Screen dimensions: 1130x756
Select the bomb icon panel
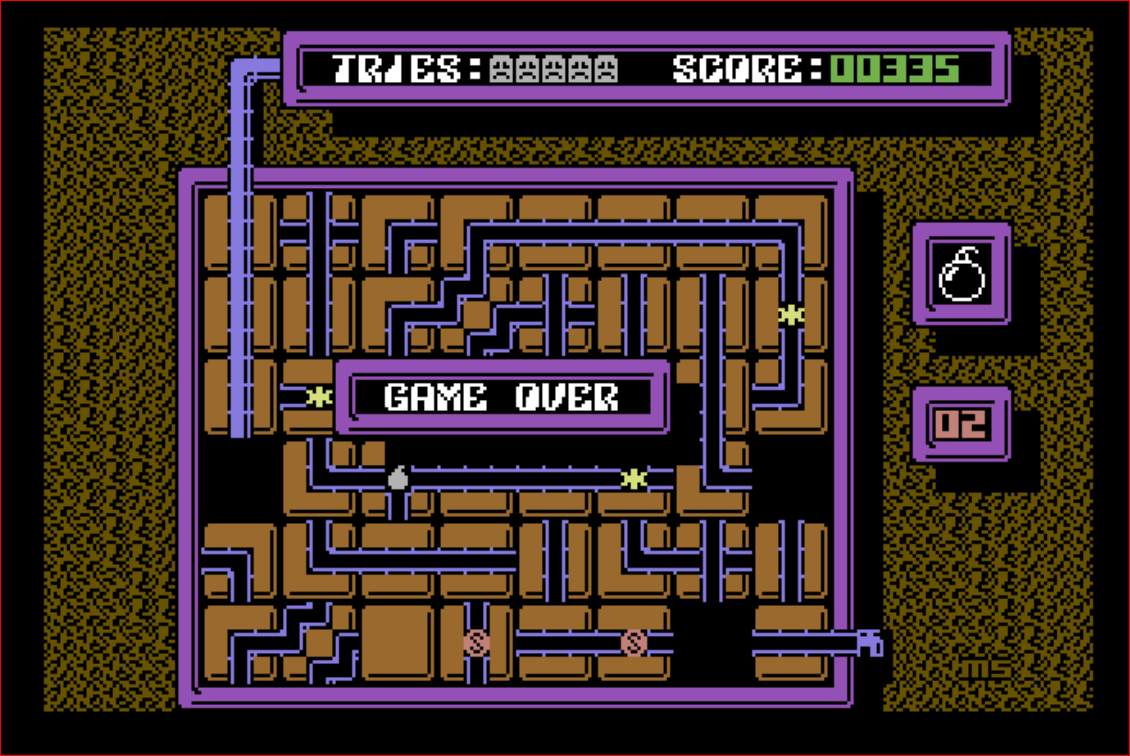[x=962, y=273]
